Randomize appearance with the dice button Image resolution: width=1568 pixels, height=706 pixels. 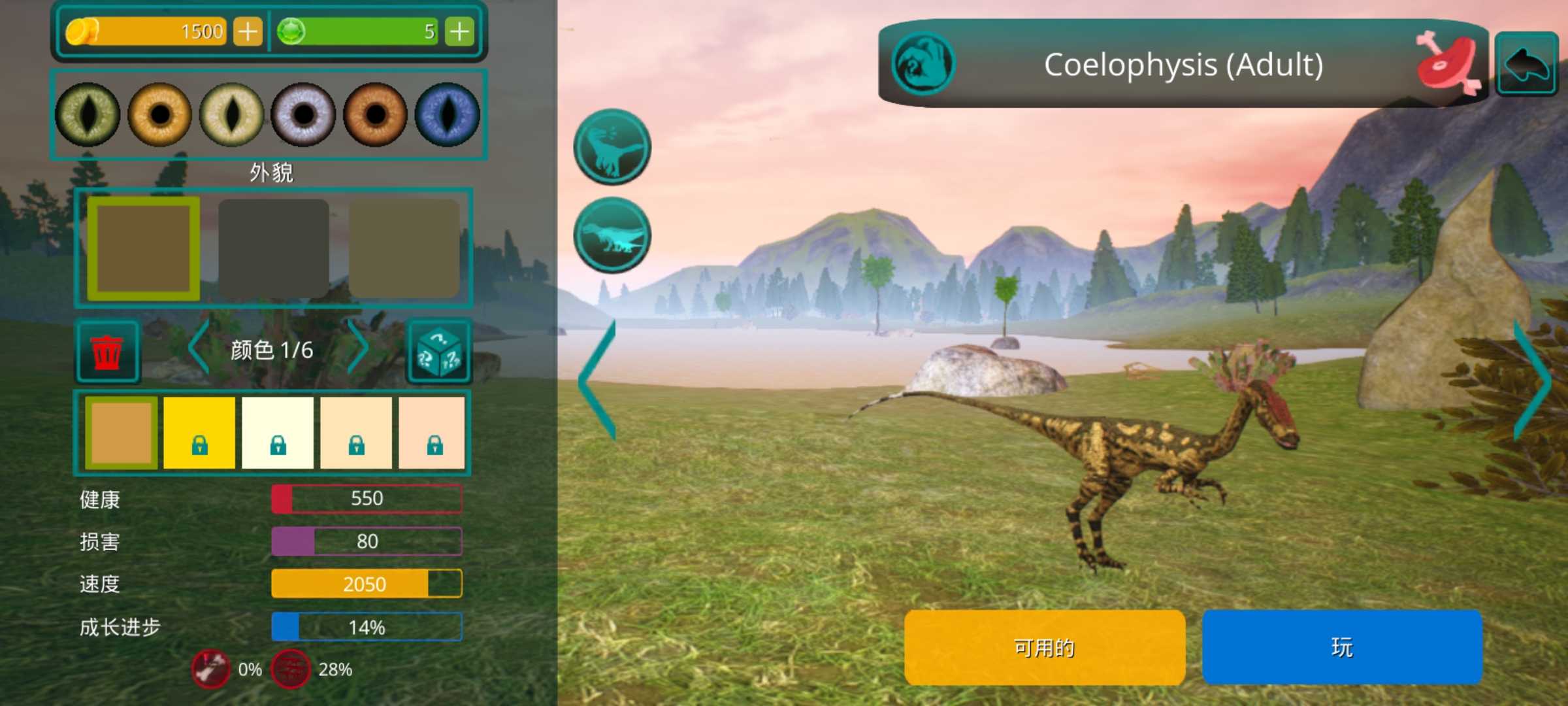(x=439, y=352)
